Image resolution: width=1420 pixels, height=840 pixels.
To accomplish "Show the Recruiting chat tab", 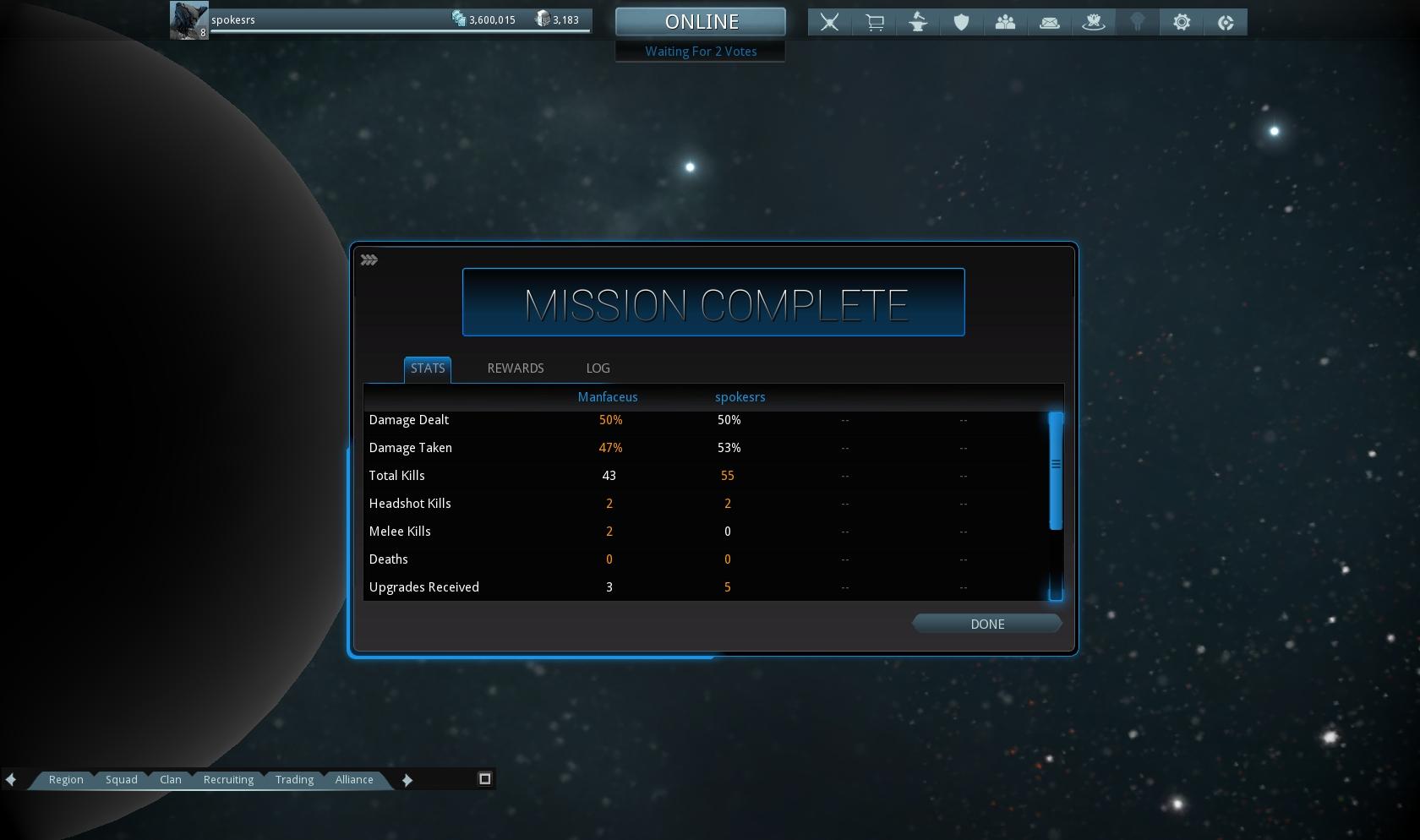I will pyautogui.click(x=228, y=779).
